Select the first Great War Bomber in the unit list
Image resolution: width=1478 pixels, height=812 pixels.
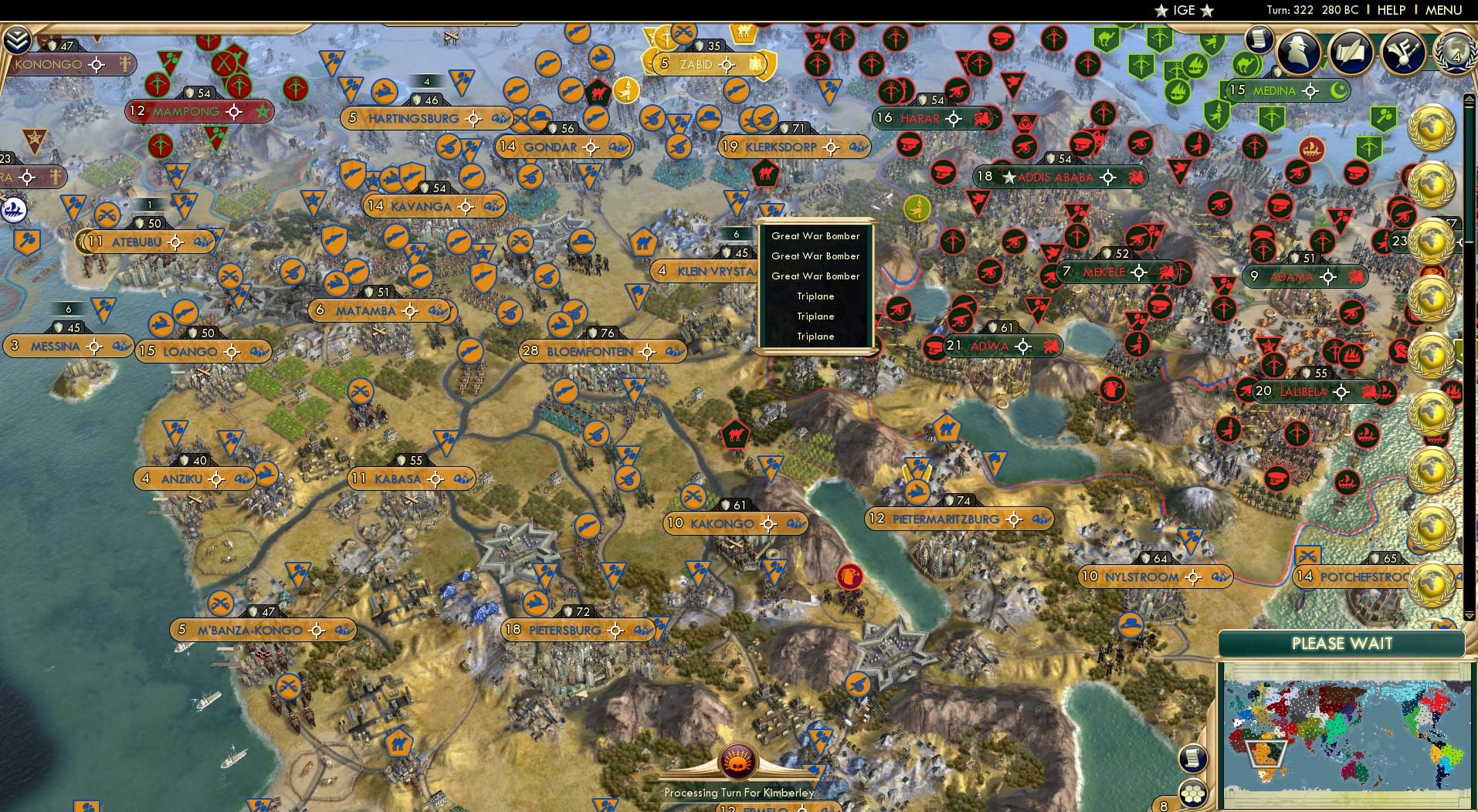(x=815, y=235)
